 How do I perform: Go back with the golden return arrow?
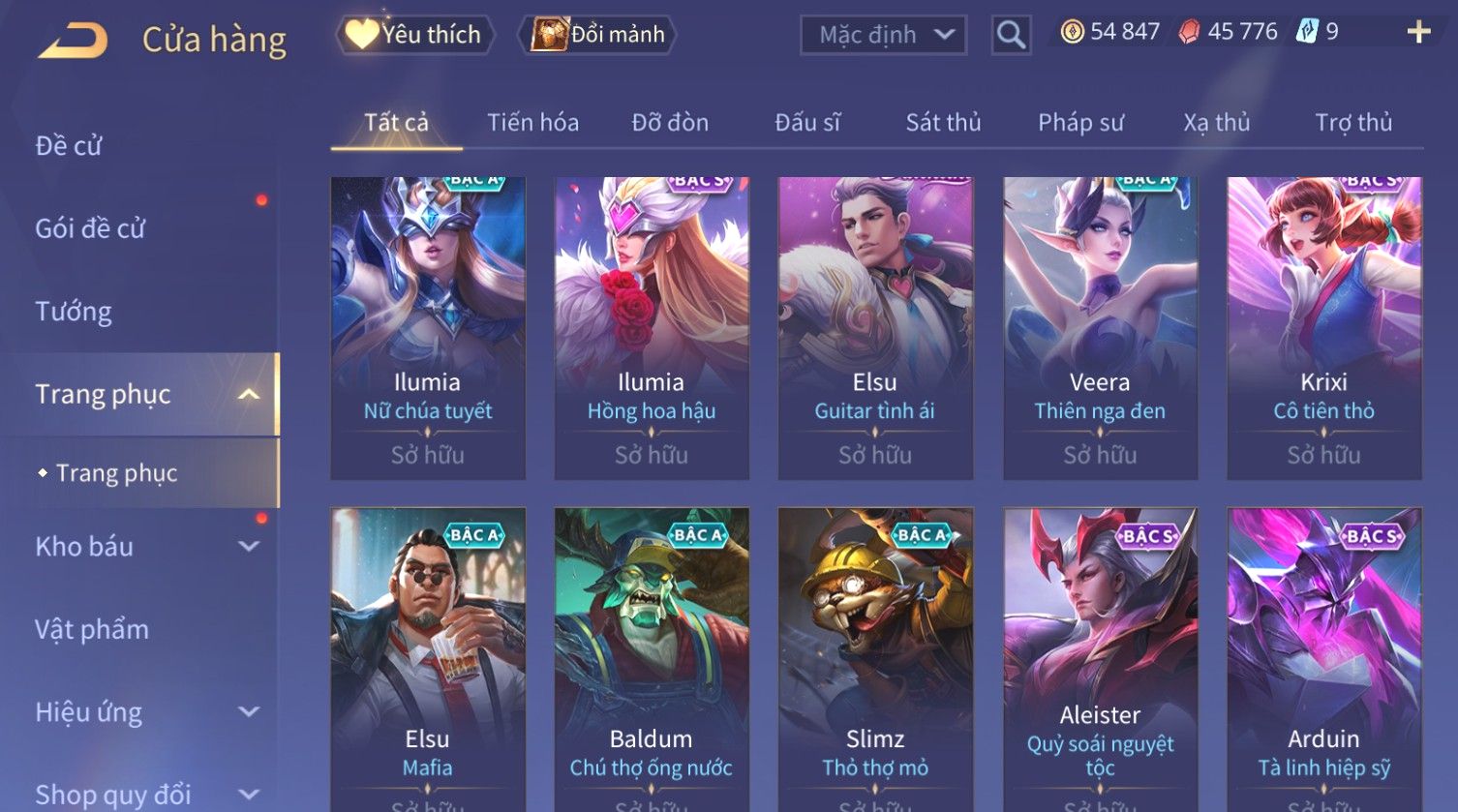tap(73, 41)
